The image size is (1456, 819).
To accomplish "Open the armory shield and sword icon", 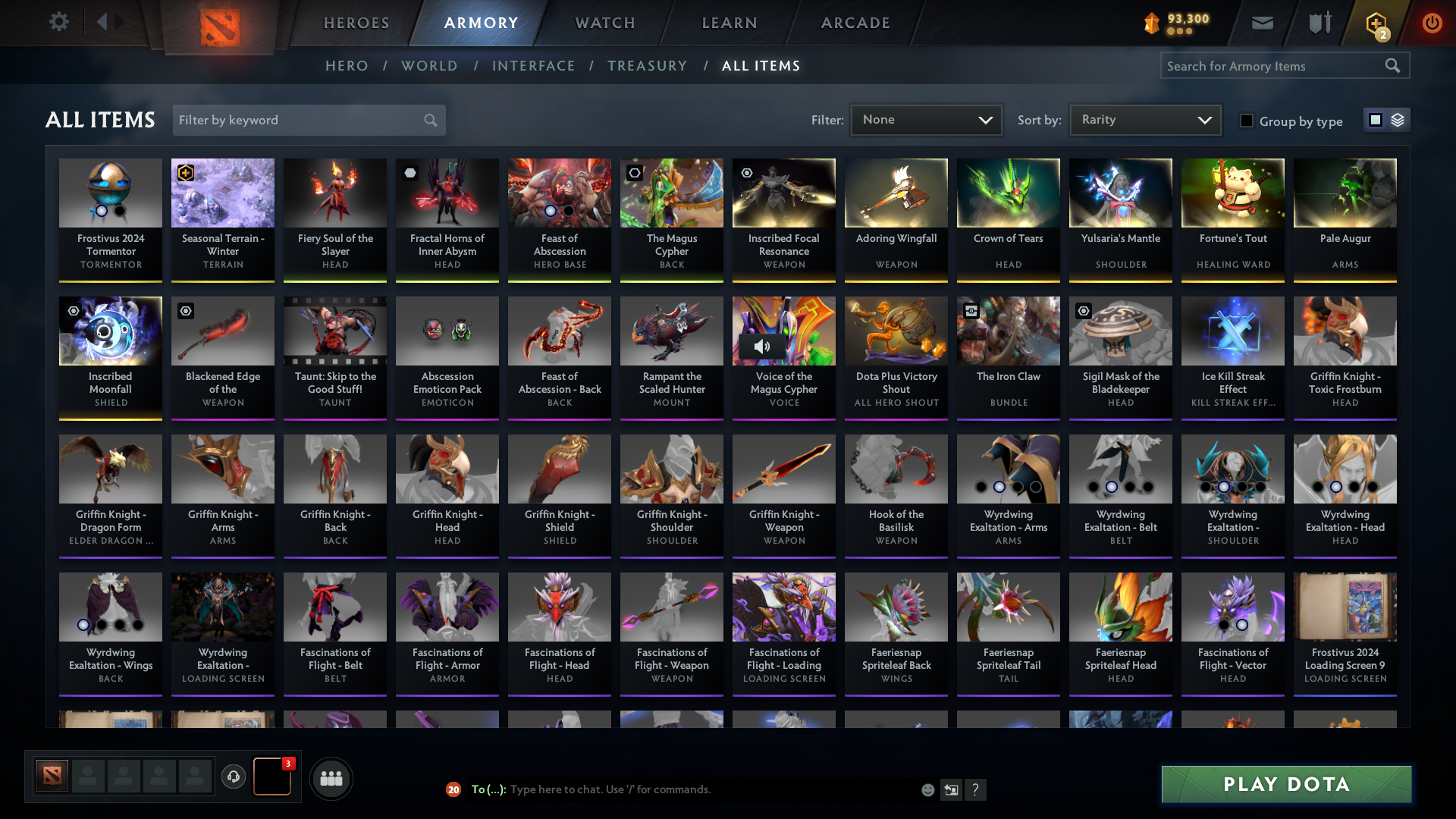I will (1319, 23).
